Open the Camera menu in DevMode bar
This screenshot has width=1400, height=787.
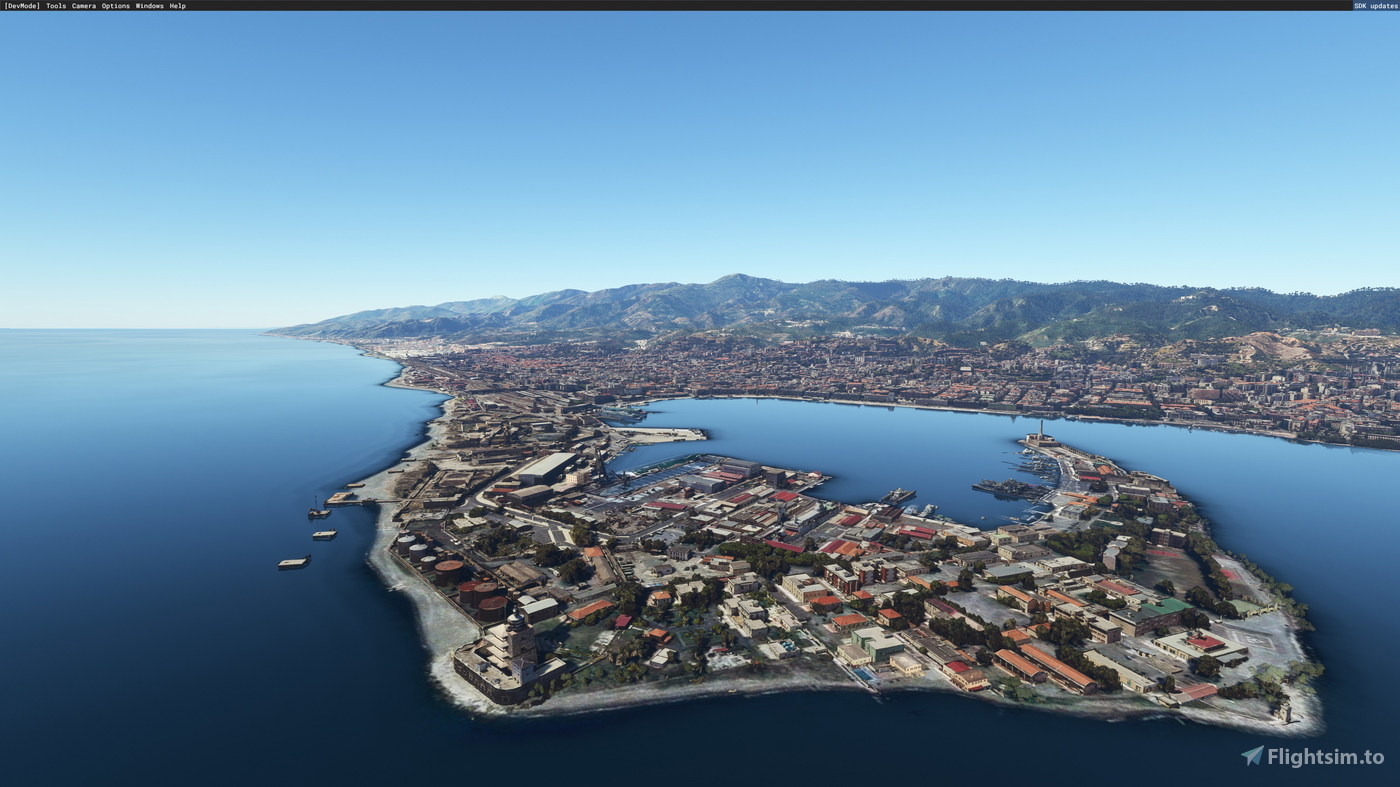(x=83, y=5)
